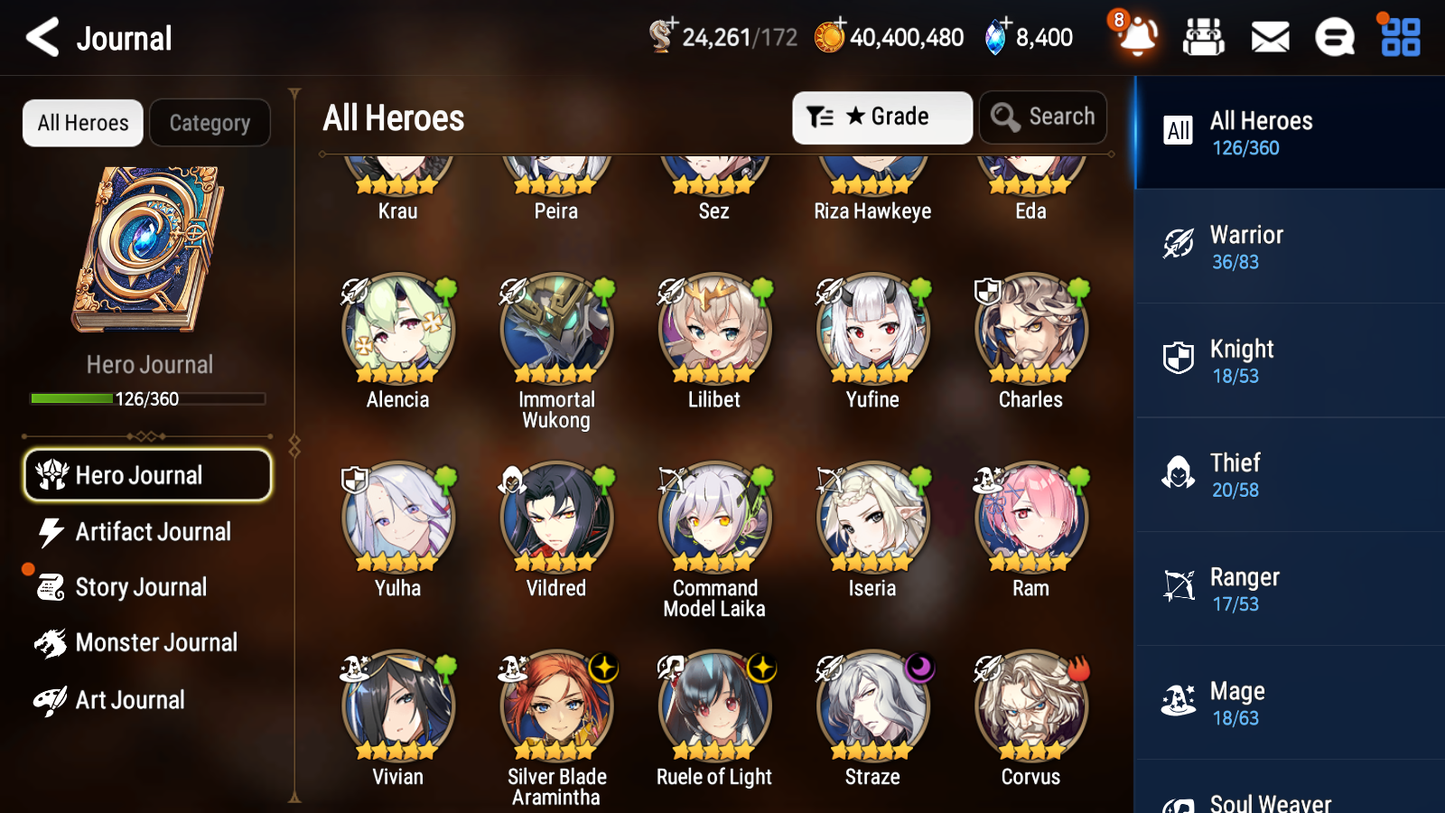Click the Search button

1043,117
